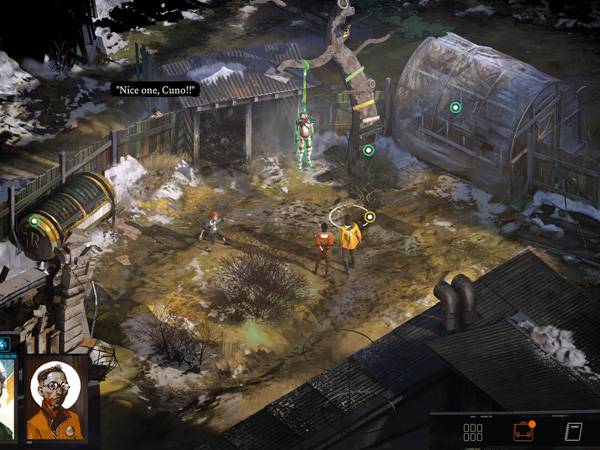Open the journal notebook icon

[x=573, y=432]
